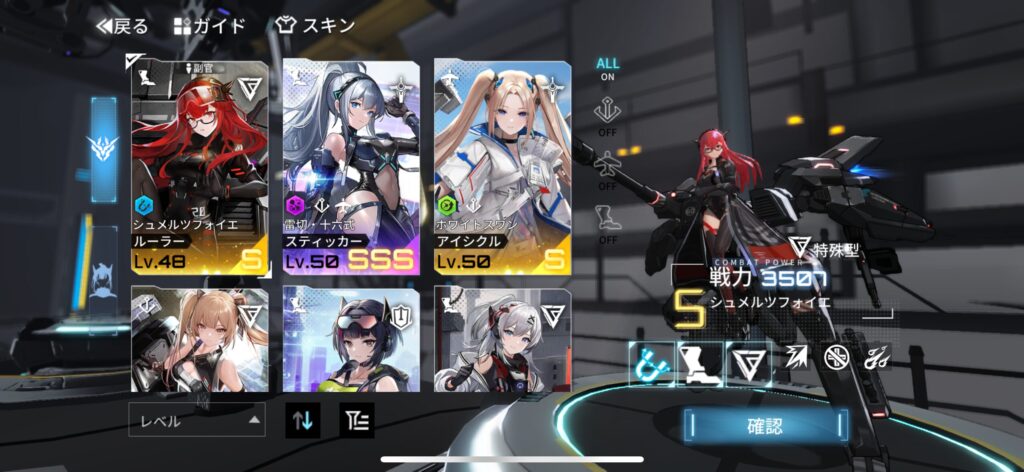Click the magnet skill icon
The width and height of the screenshot is (1024, 472).
coord(649,363)
